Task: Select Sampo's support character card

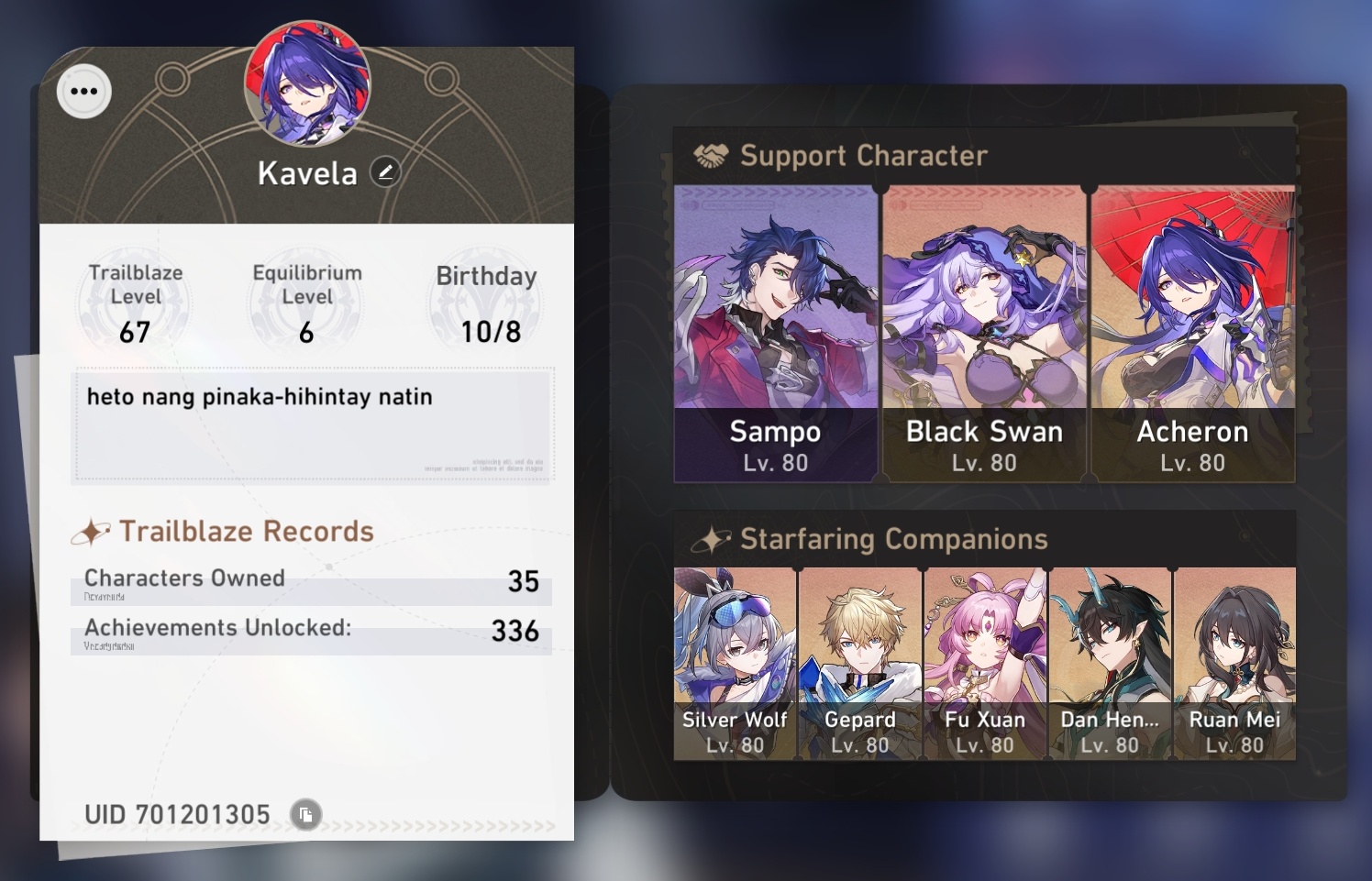Action: pyautogui.click(x=775, y=330)
